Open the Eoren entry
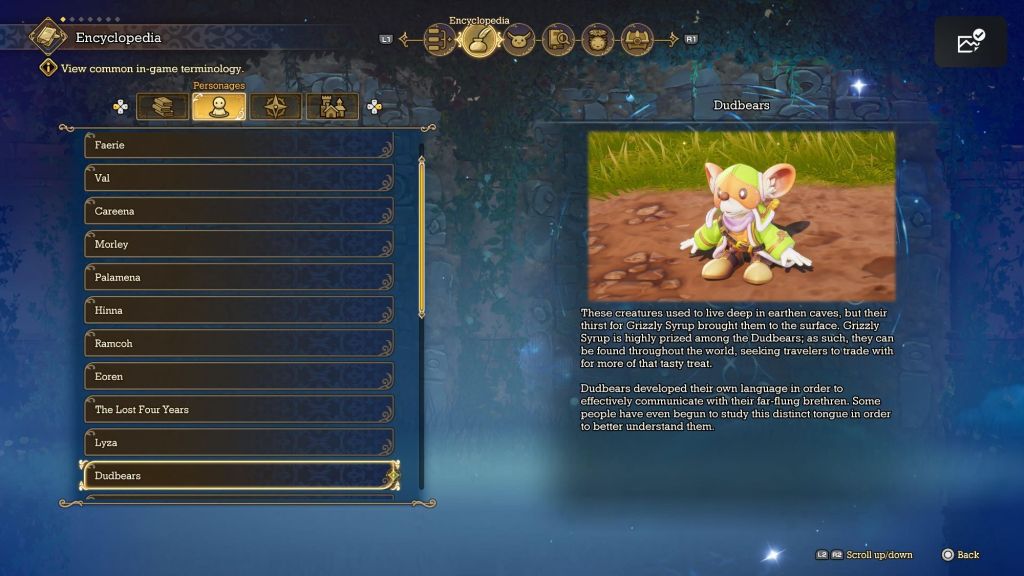The width and height of the screenshot is (1024, 576). click(x=238, y=376)
